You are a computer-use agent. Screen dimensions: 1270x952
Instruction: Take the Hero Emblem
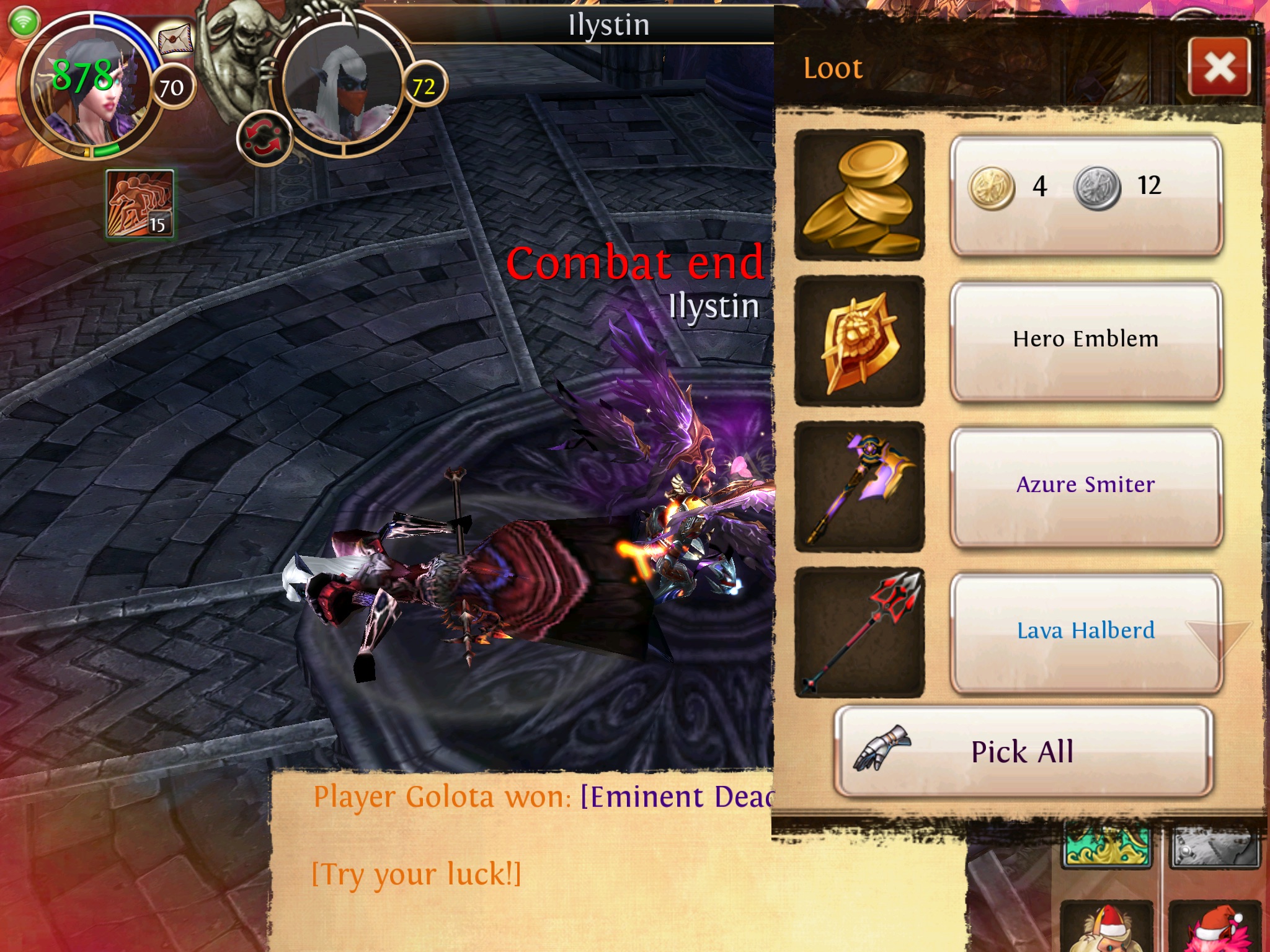point(1086,340)
